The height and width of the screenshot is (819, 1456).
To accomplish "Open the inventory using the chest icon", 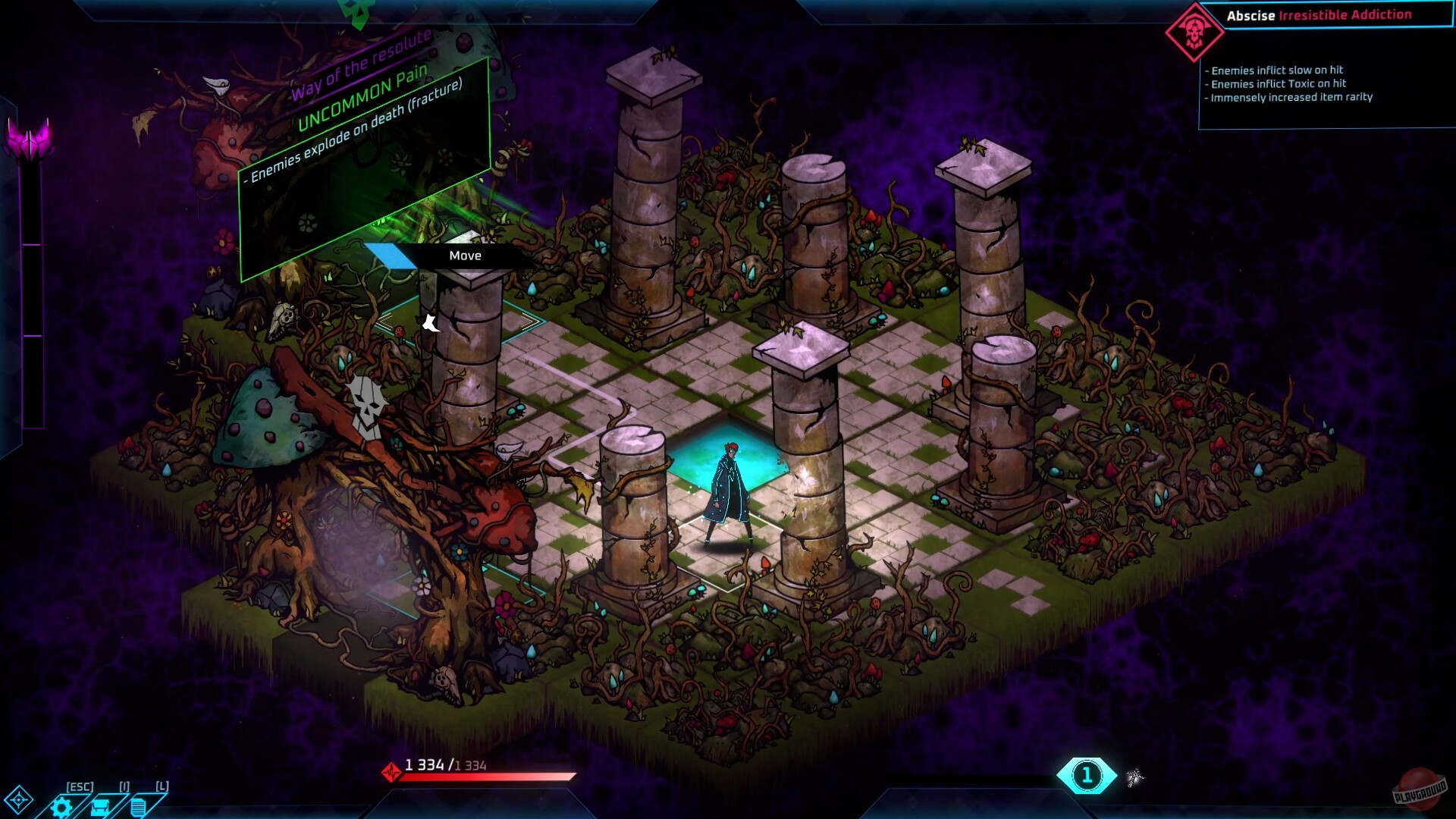I will (102, 806).
